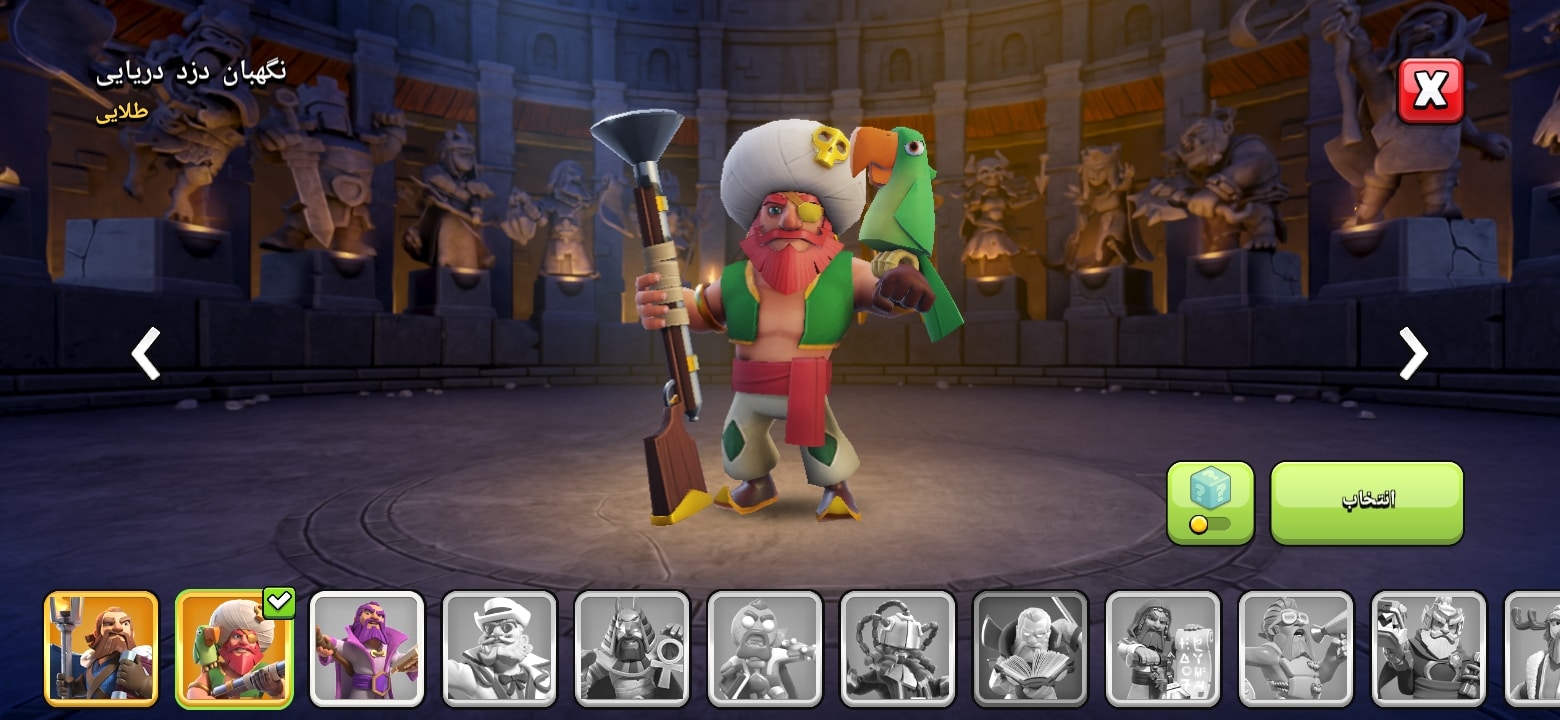Select the locked skin reading an open book

coord(1030,648)
